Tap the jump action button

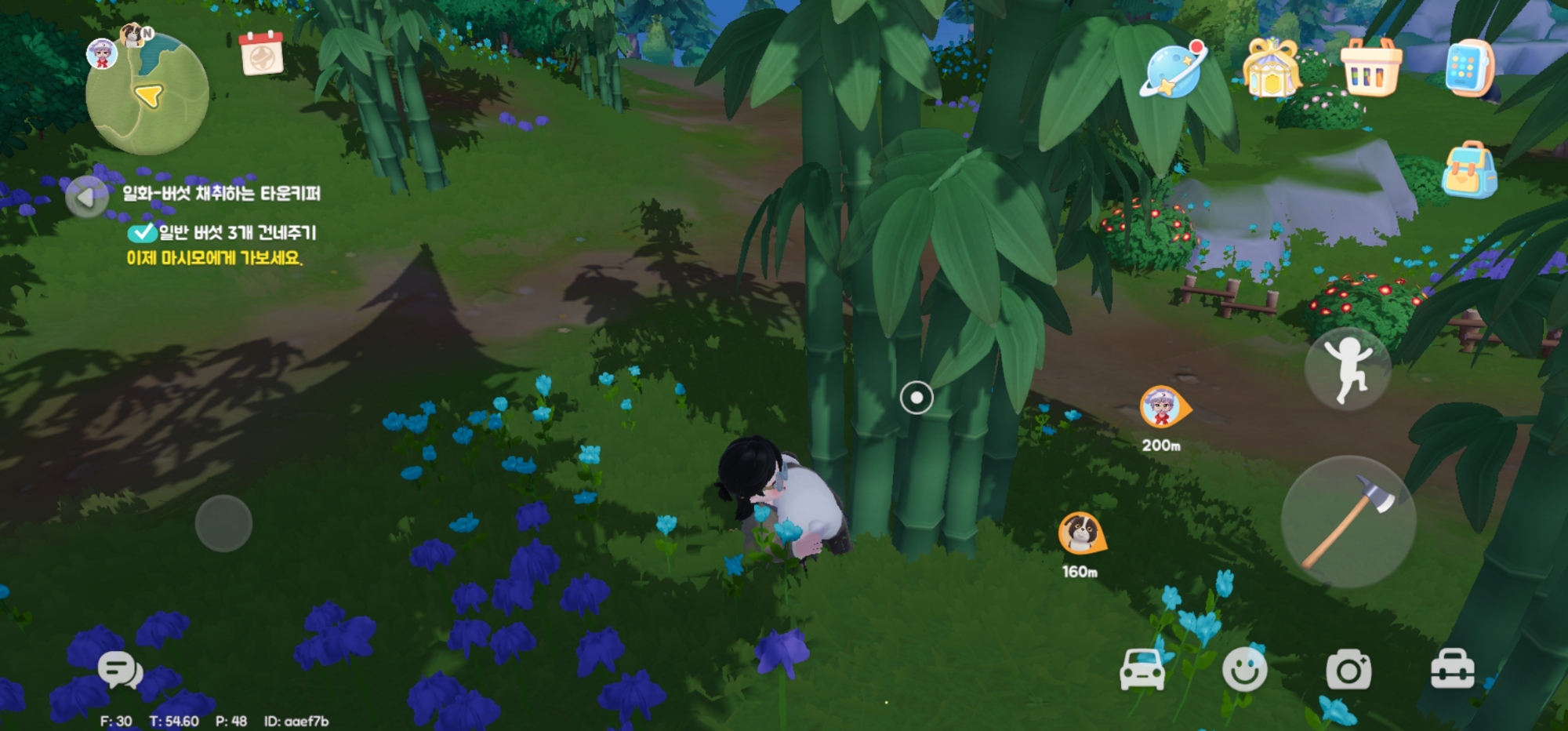click(x=1347, y=369)
